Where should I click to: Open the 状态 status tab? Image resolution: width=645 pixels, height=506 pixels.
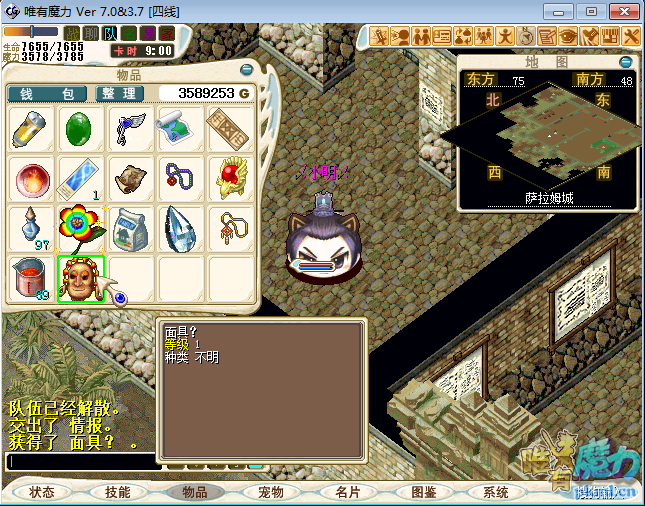pyautogui.click(x=42, y=492)
